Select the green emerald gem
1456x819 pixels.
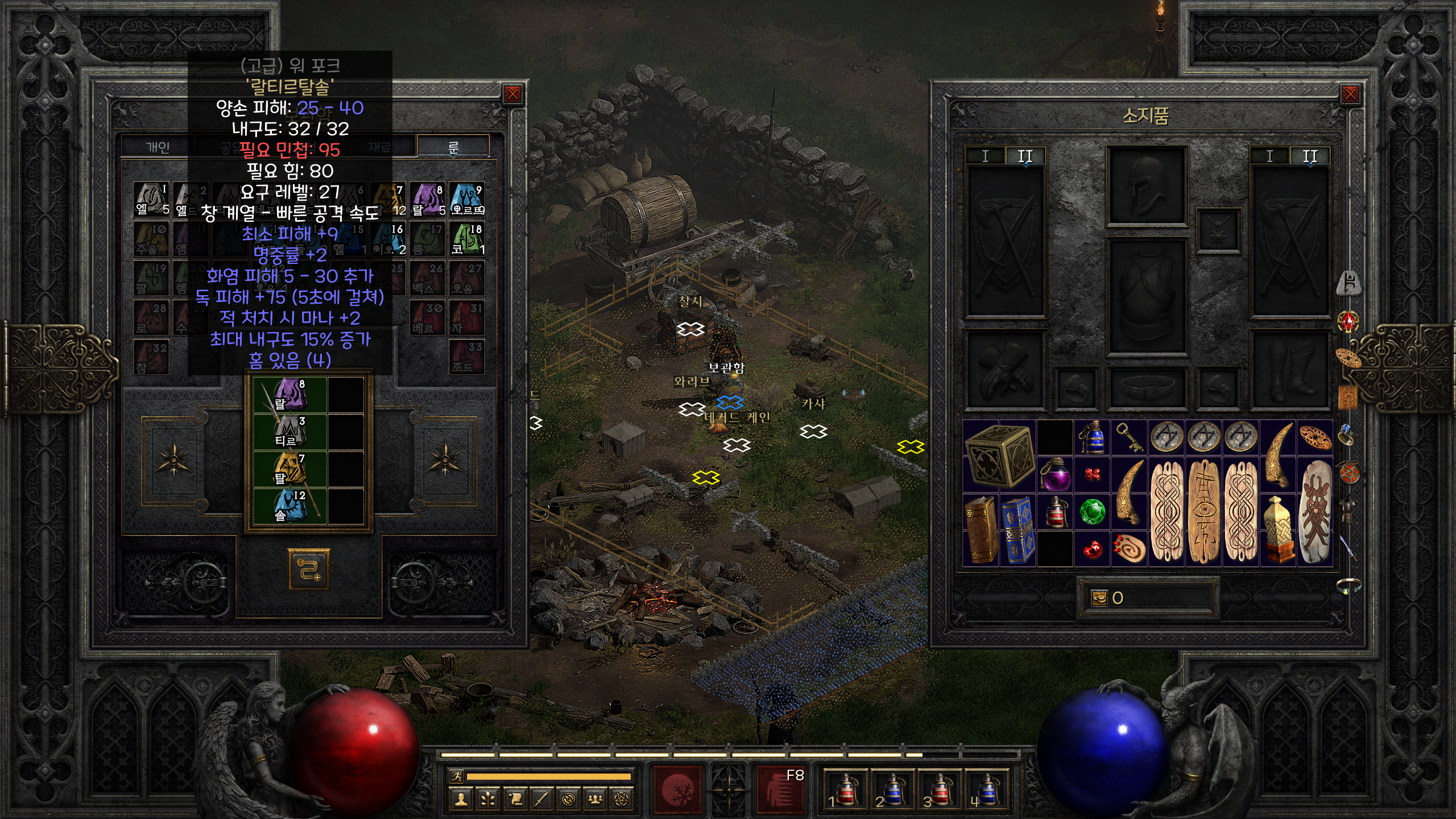(1092, 511)
